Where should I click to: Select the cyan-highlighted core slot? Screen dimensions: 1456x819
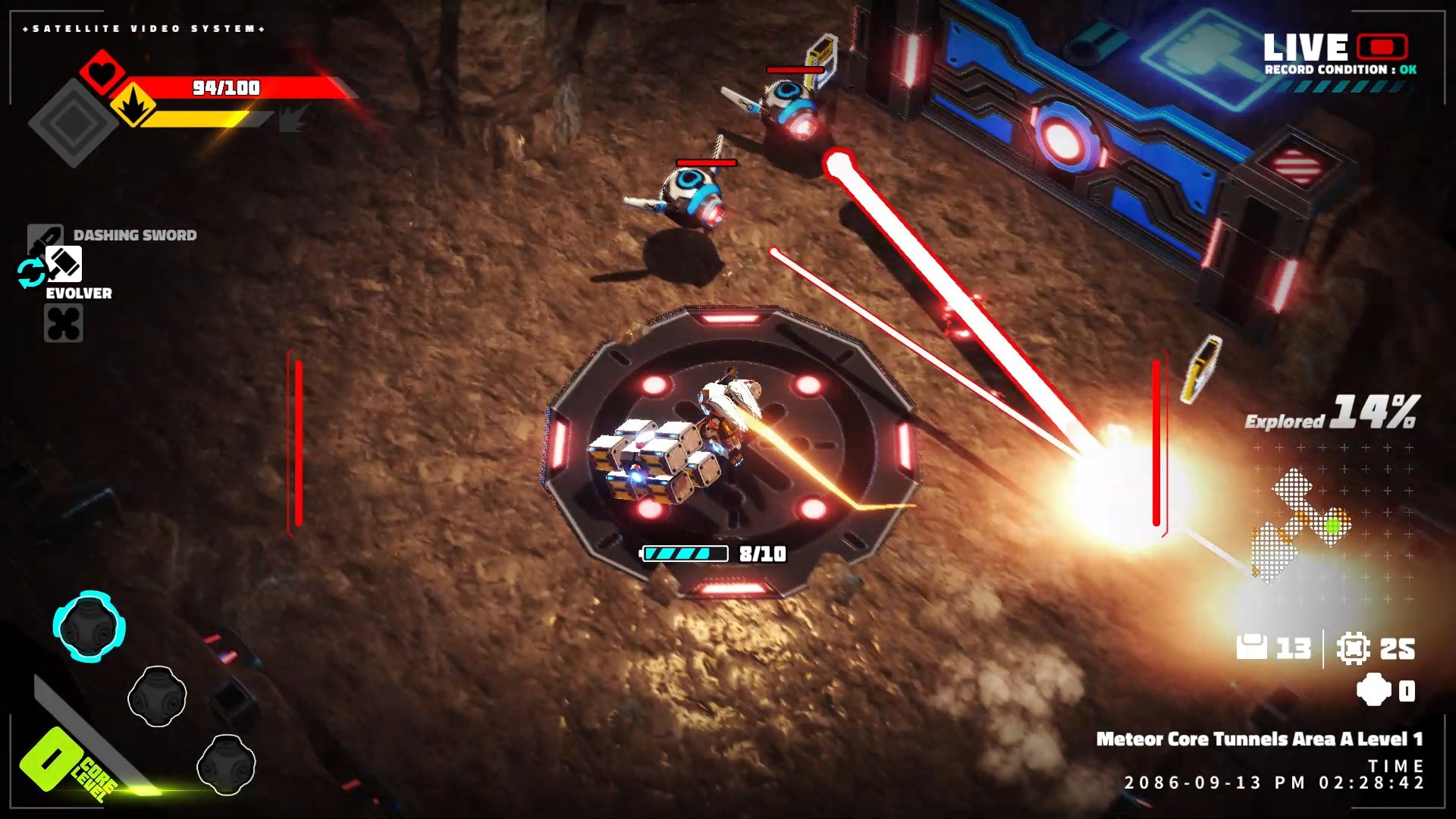89,626
